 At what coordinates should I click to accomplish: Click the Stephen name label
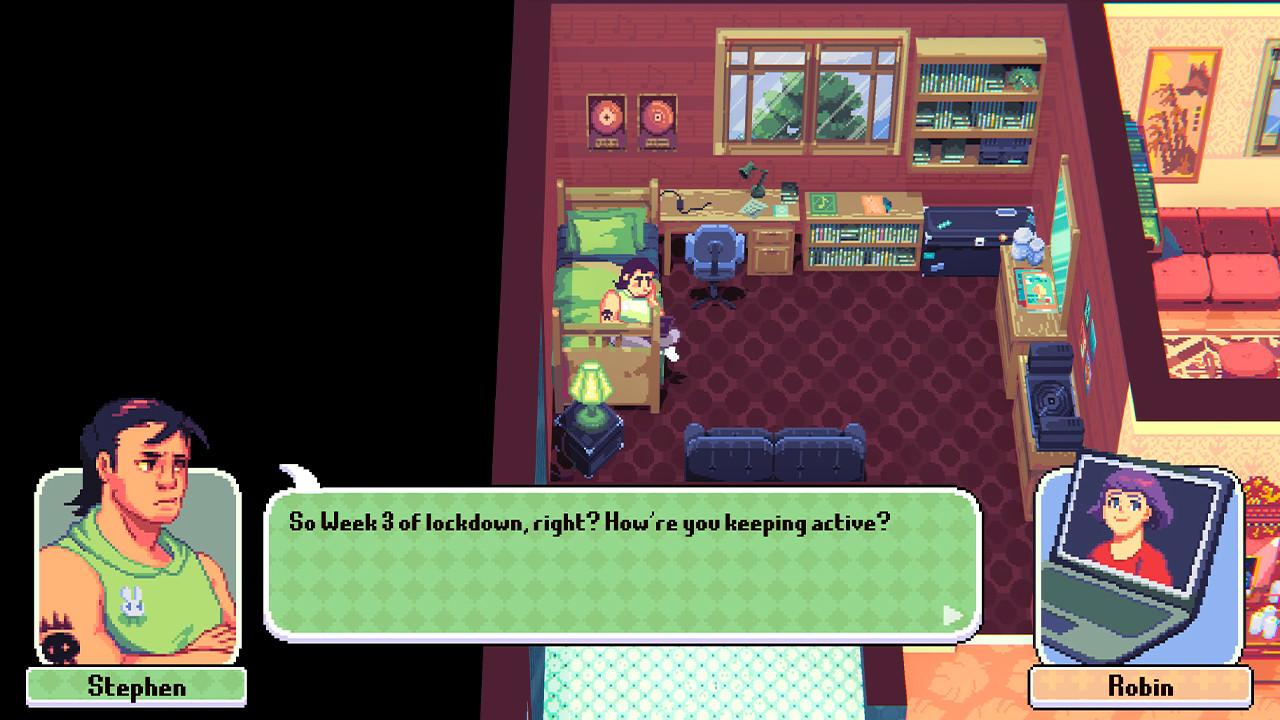tap(136, 687)
